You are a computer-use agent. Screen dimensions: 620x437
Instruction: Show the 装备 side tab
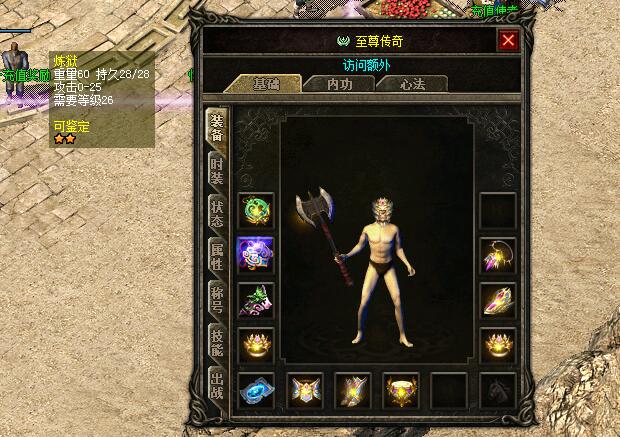(217, 126)
